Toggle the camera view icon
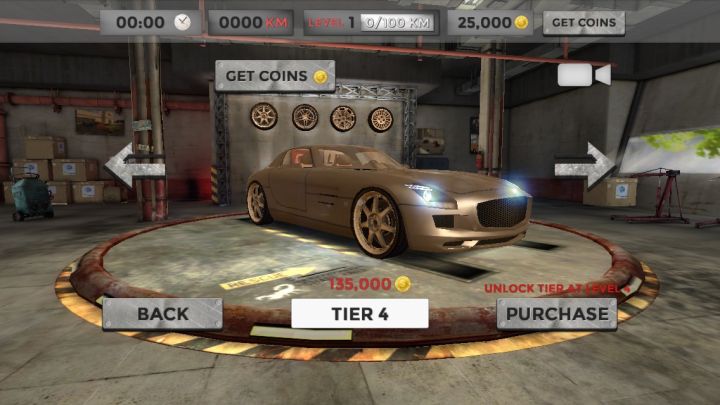Image resolution: width=720 pixels, height=405 pixels. point(584,76)
